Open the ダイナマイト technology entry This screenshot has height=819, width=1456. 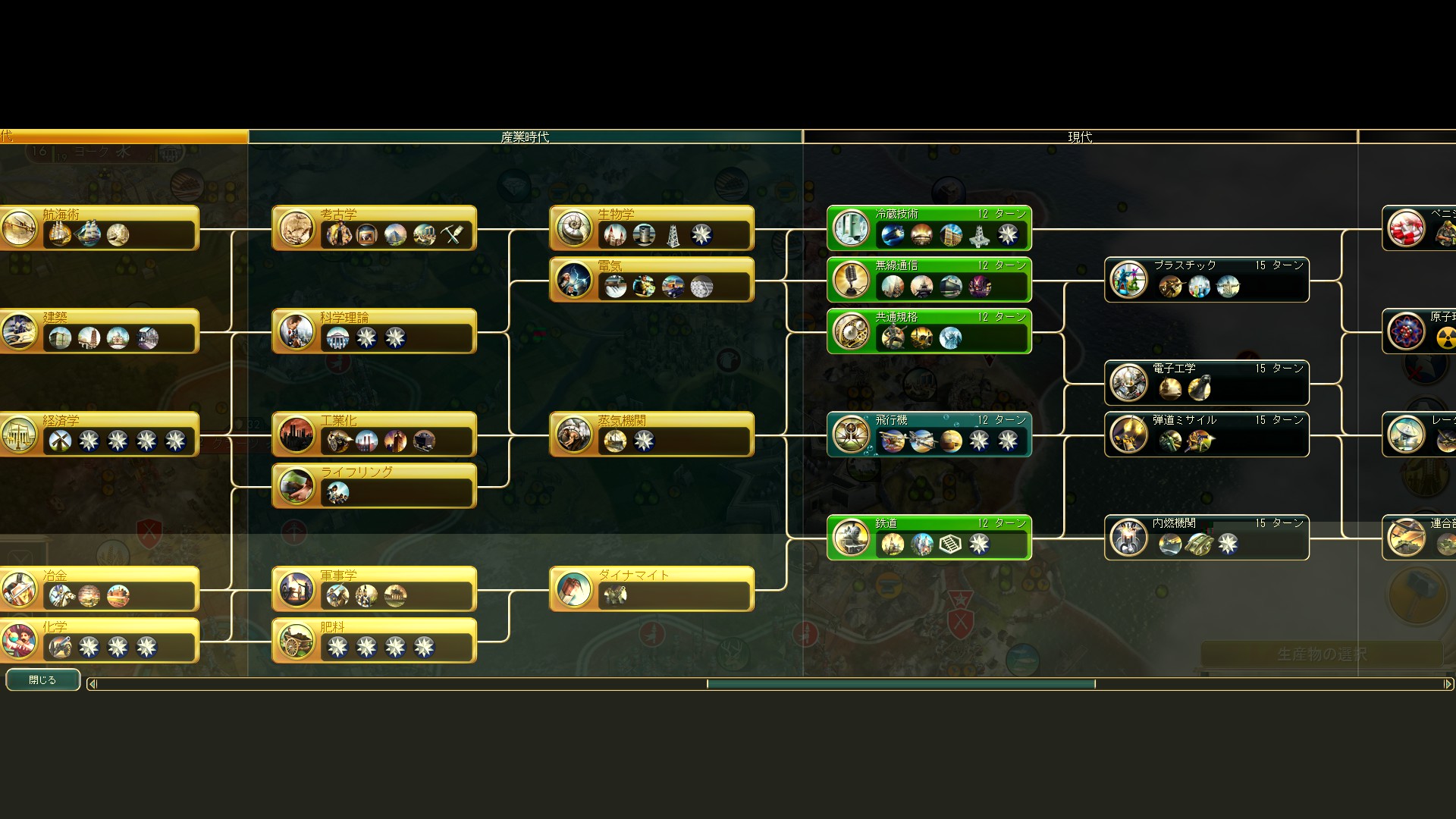(651, 588)
